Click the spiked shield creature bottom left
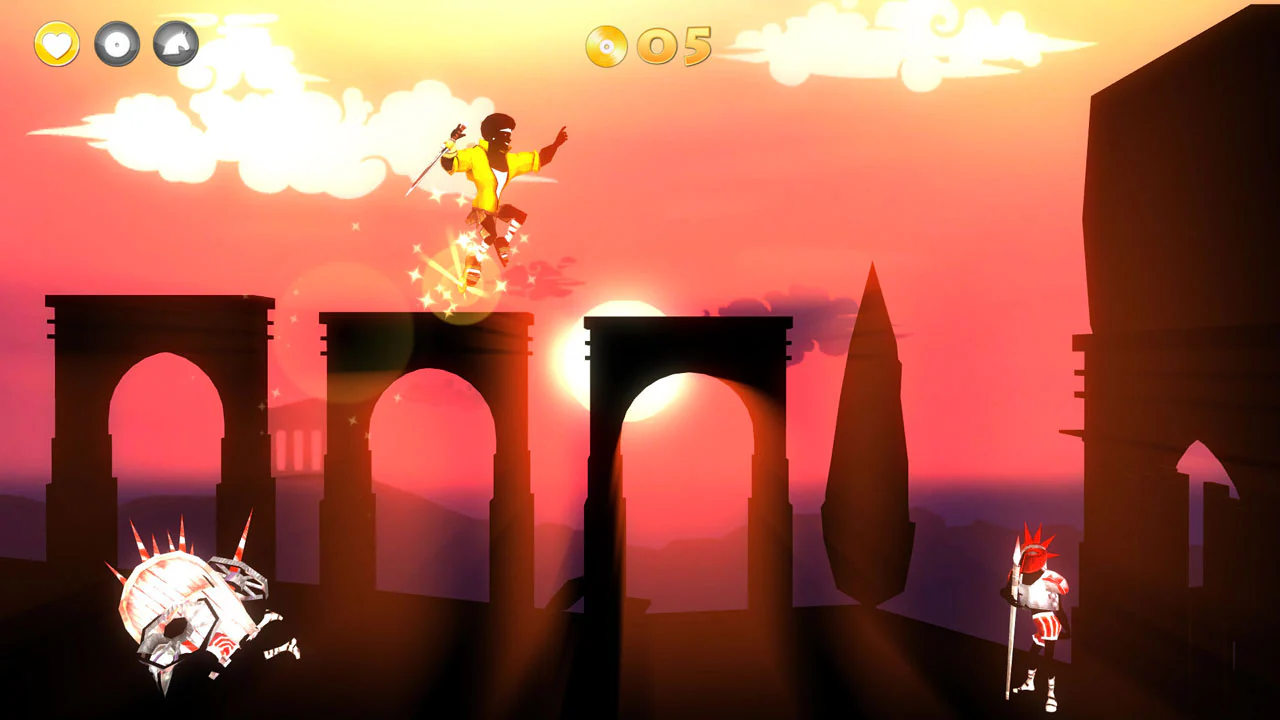This screenshot has height=720, width=1280. click(x=180, y=600)
